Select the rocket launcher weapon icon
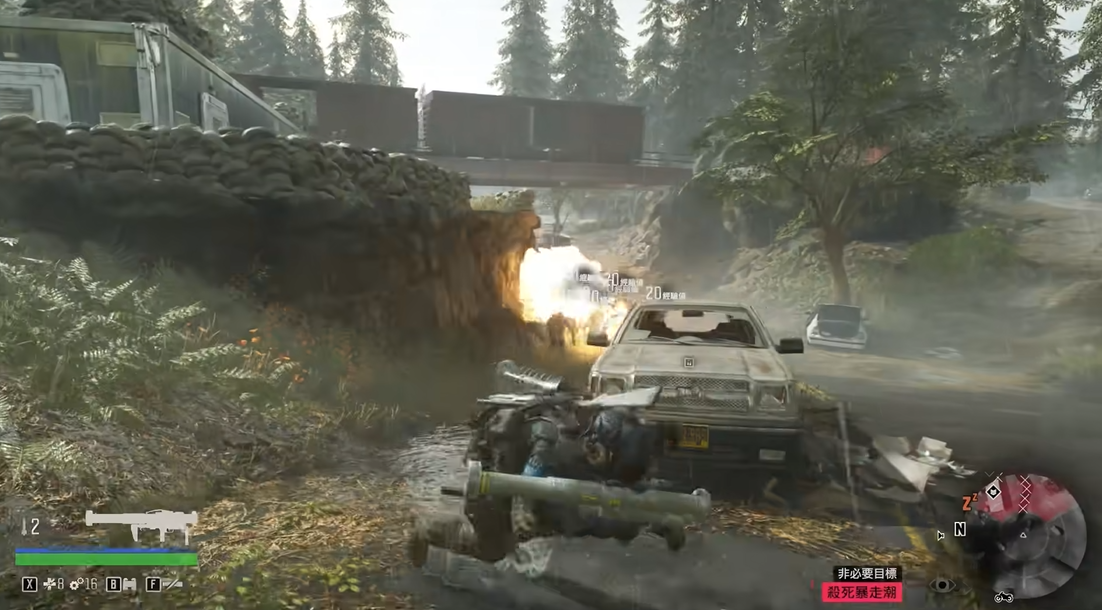The height and width of the screenshot is (610, 1102). [140, 522]
